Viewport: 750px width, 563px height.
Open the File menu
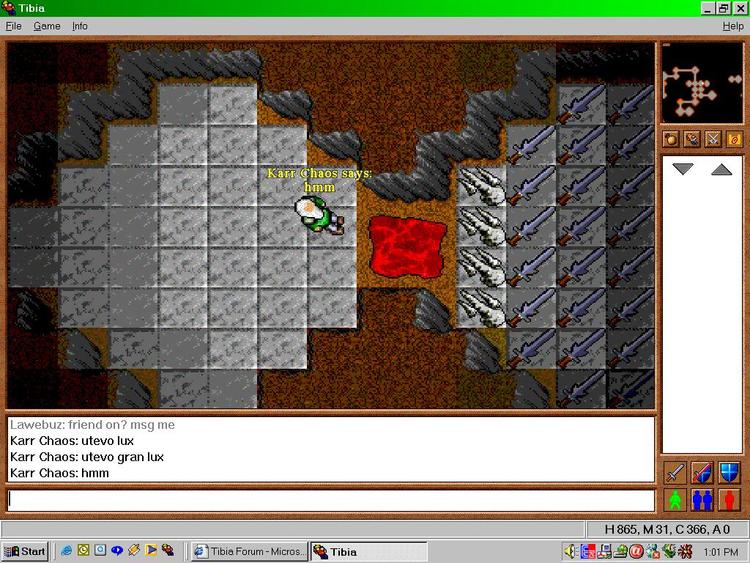coord(14,26)
